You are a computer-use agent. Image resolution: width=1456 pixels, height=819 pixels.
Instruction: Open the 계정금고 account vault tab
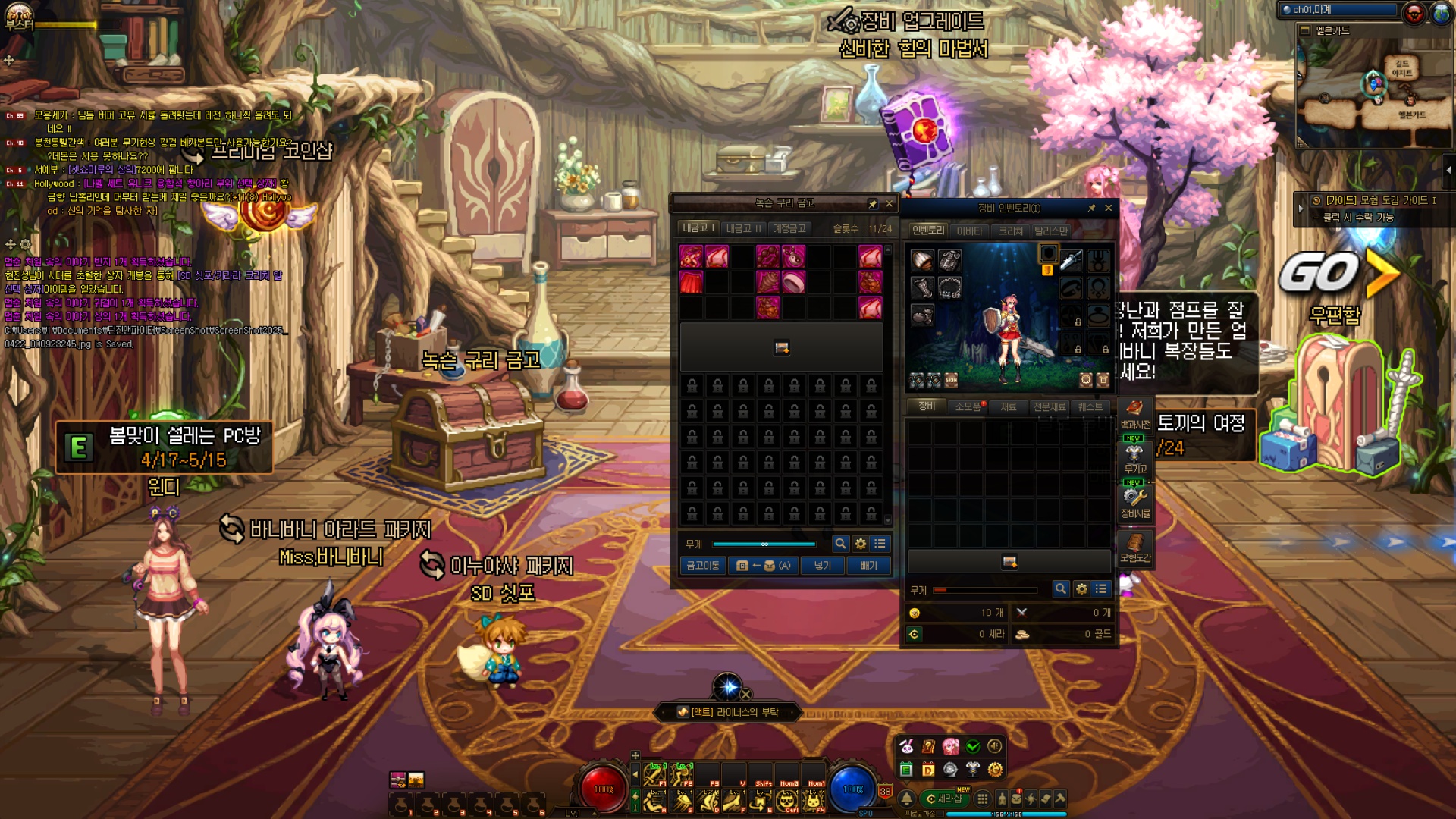(789, 228)
